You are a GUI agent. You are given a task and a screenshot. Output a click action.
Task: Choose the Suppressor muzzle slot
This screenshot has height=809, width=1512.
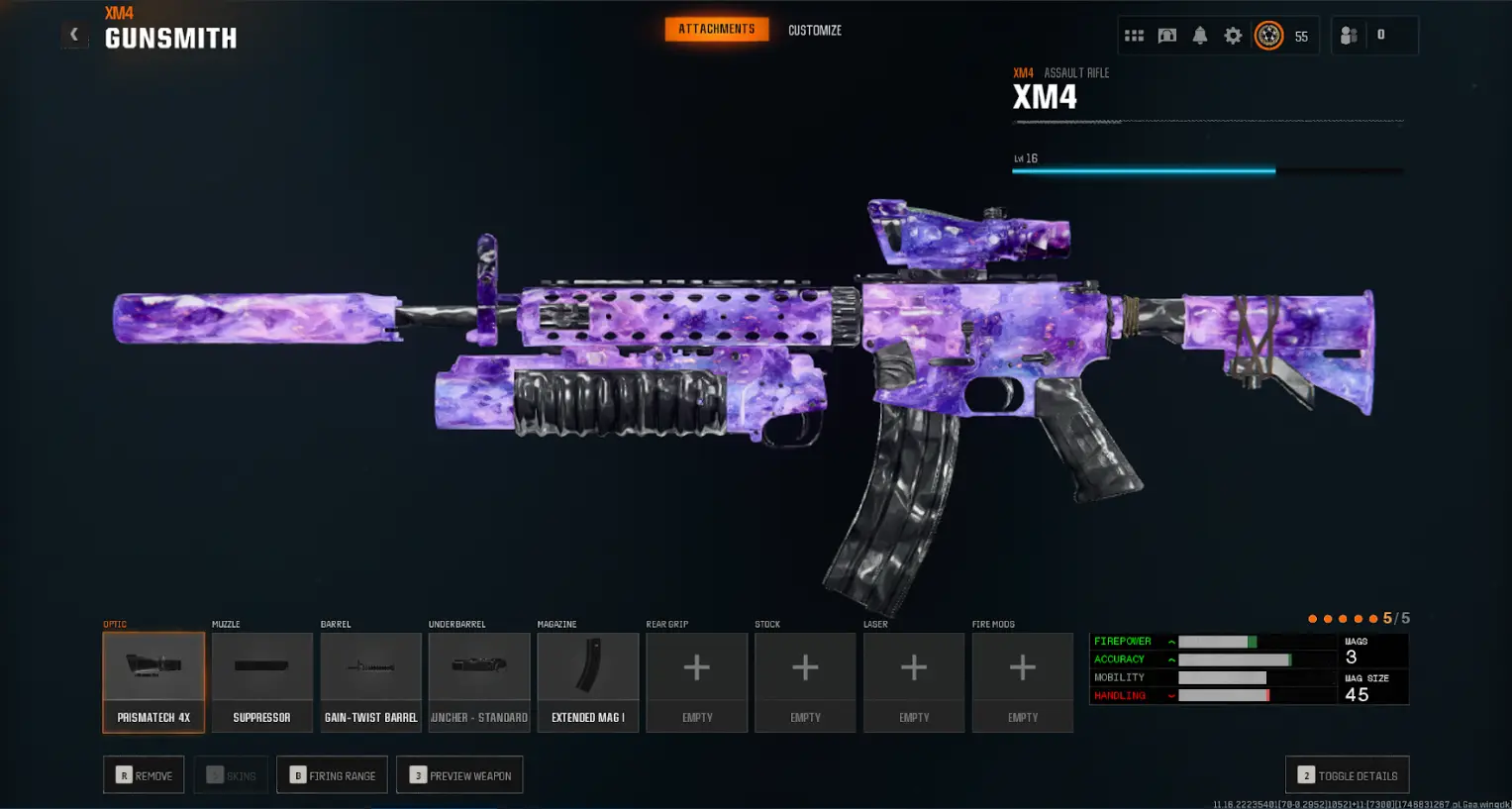(261, 682)
